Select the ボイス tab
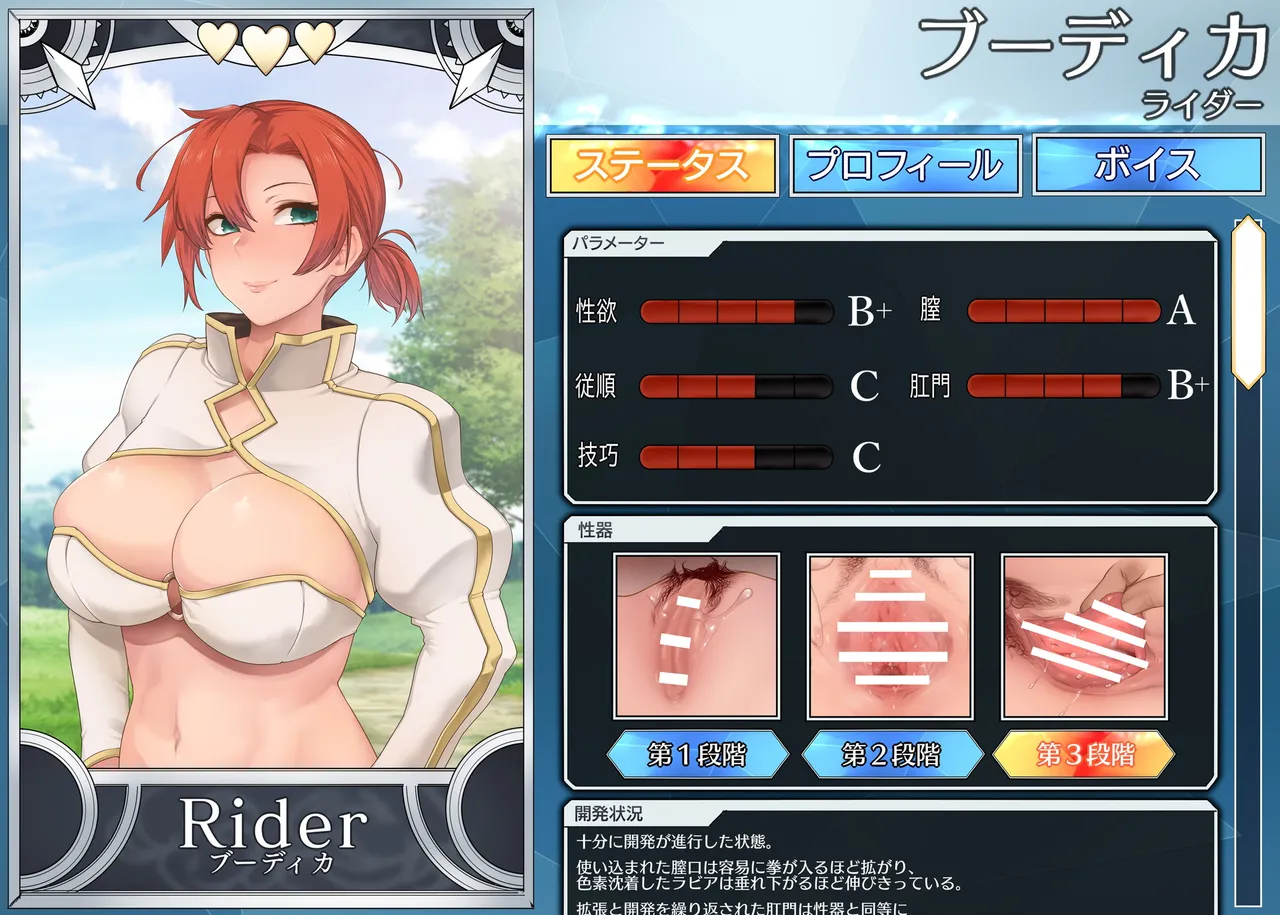Screen dimensions: 1280x915 pyautogui.click(x=1147, y=165)
